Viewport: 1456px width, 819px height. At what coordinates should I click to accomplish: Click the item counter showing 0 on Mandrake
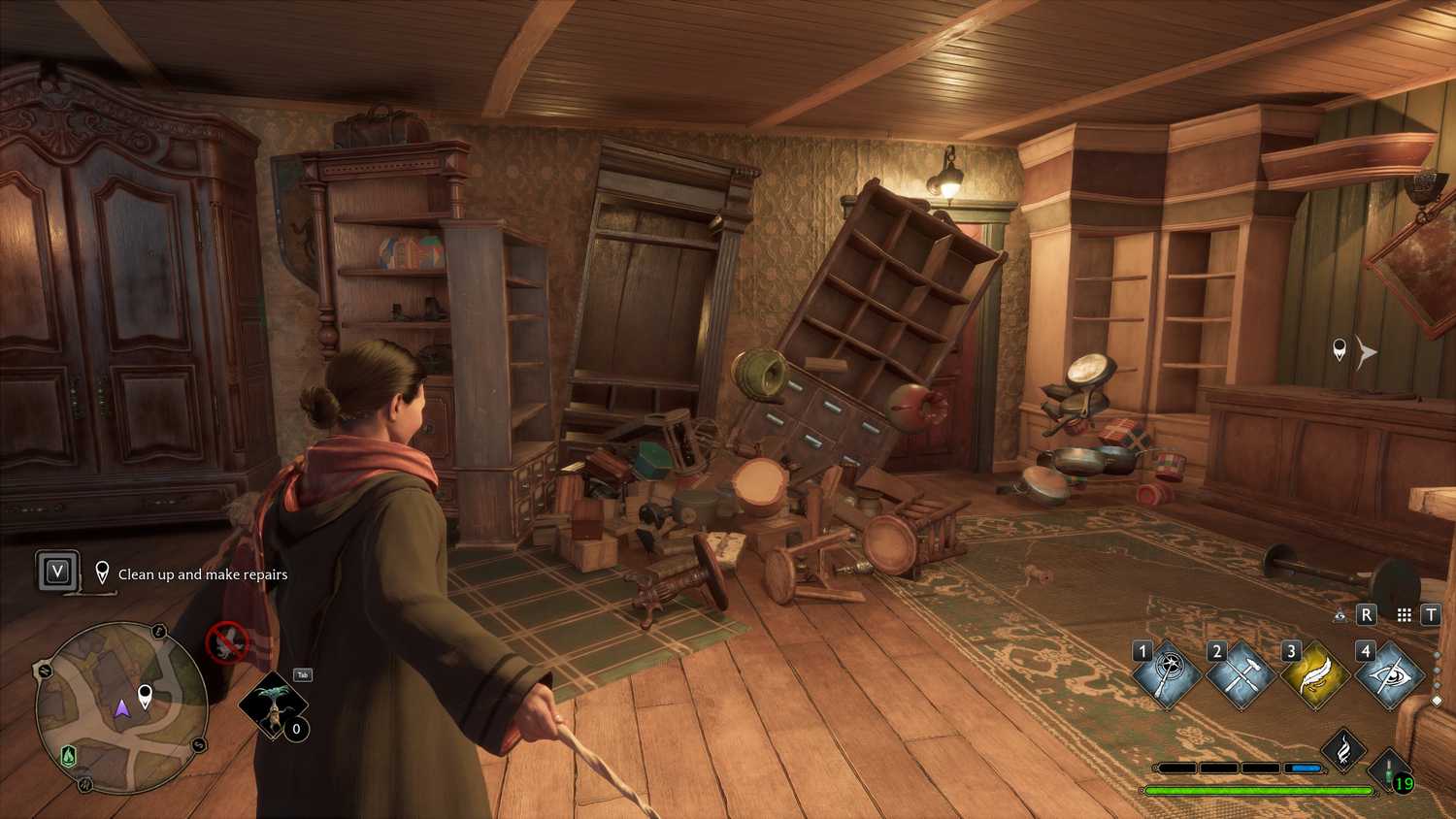tap(295, 728)
